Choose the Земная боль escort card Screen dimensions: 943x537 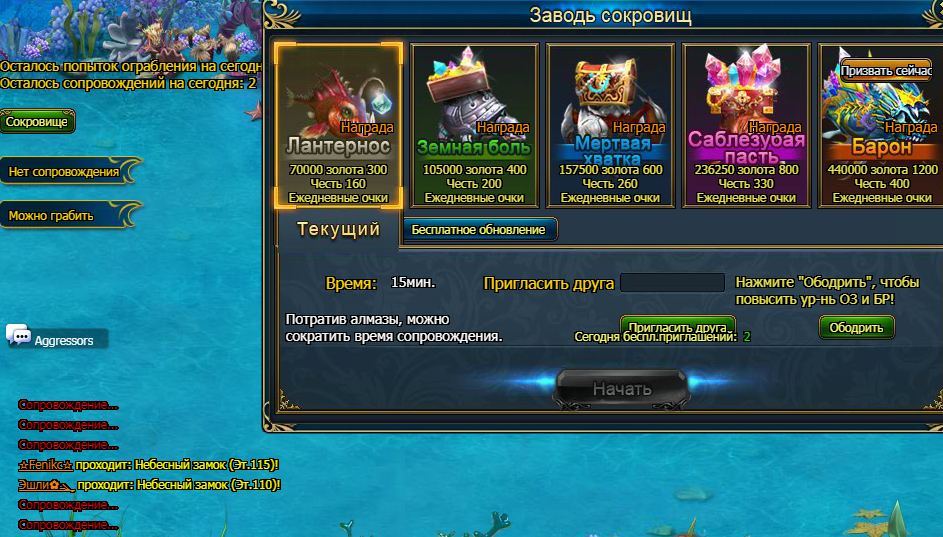pos(474,125)
